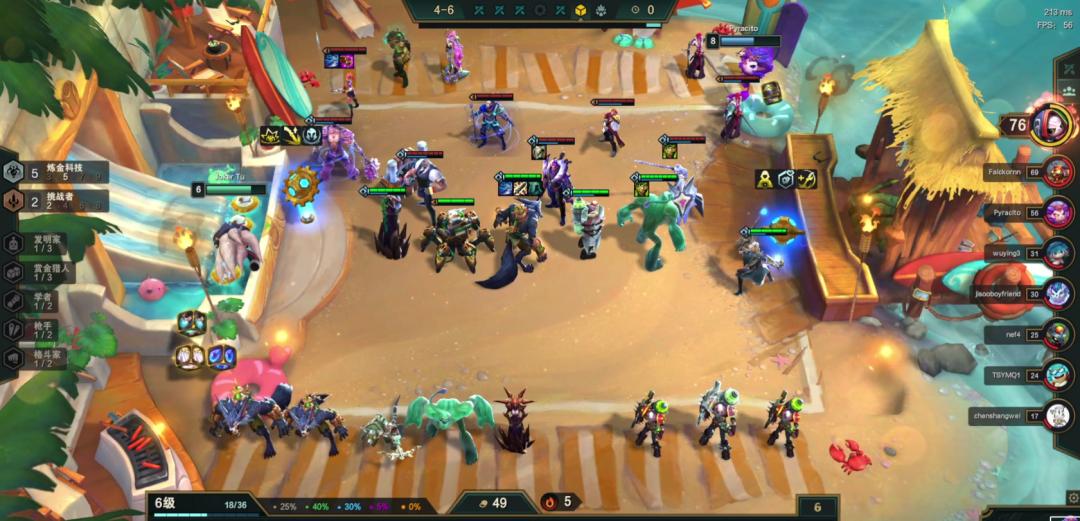1080x521 pixels.
Task: Open the settings gear icon
Action: 1072,497
